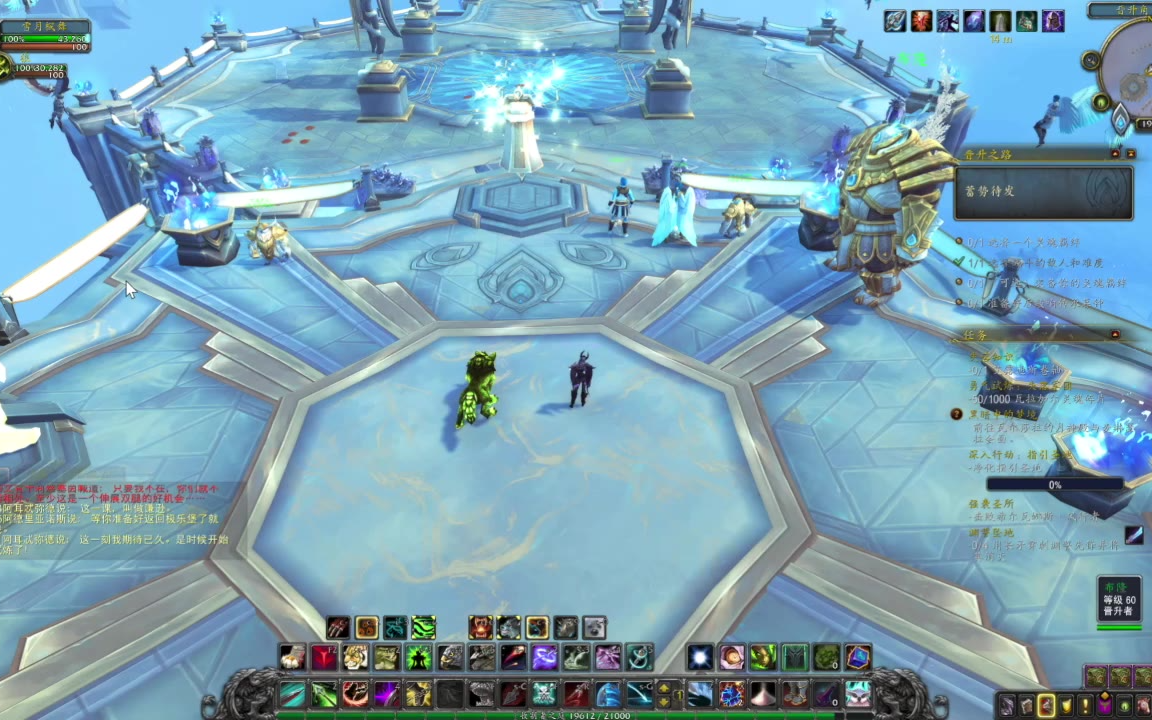Activate the skull and crossbones ability
This screenshot has height=720, width=1152.
coord(544,693)
